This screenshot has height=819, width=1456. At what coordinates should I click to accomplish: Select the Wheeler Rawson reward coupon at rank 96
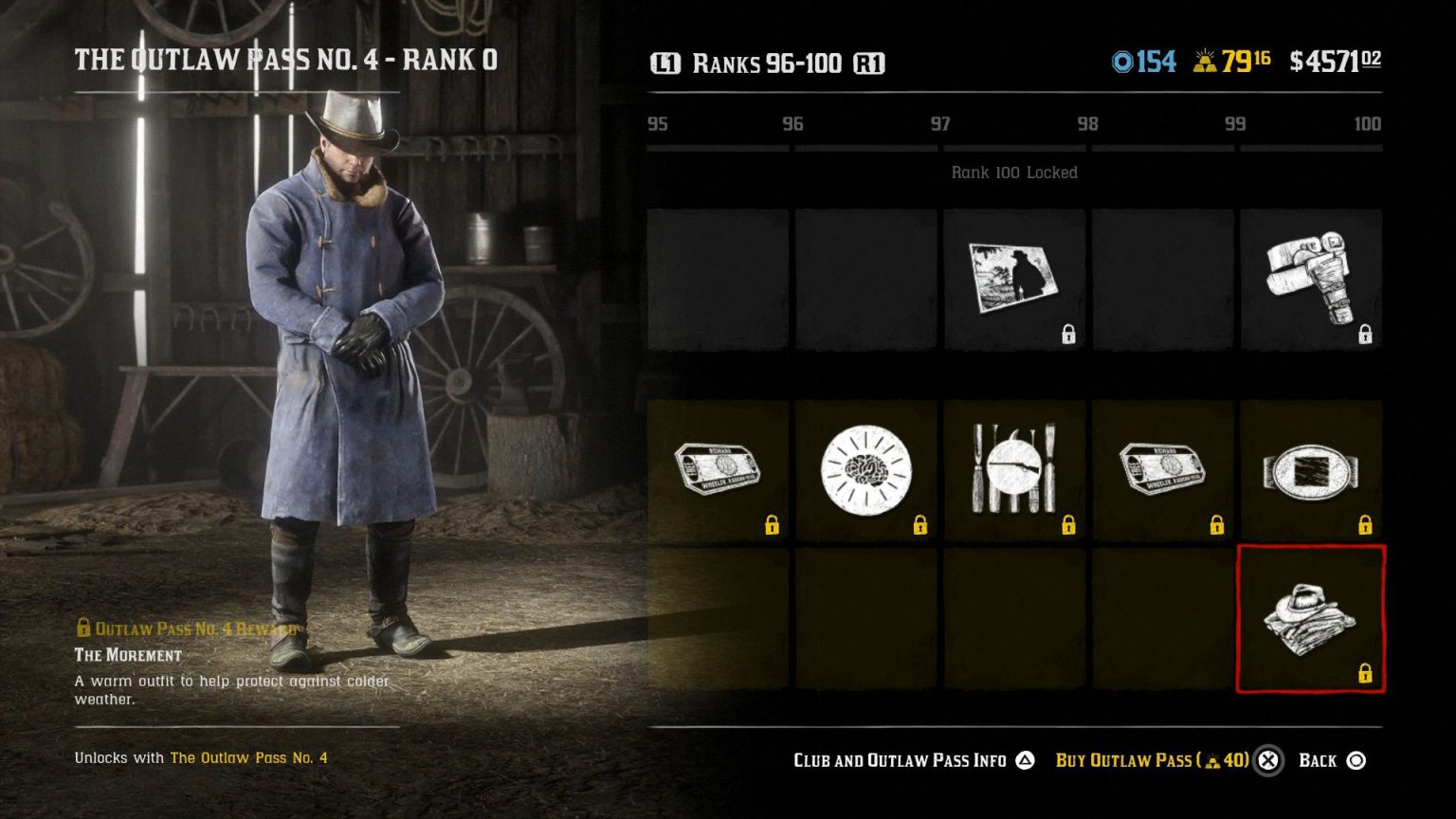pos(718,468)
